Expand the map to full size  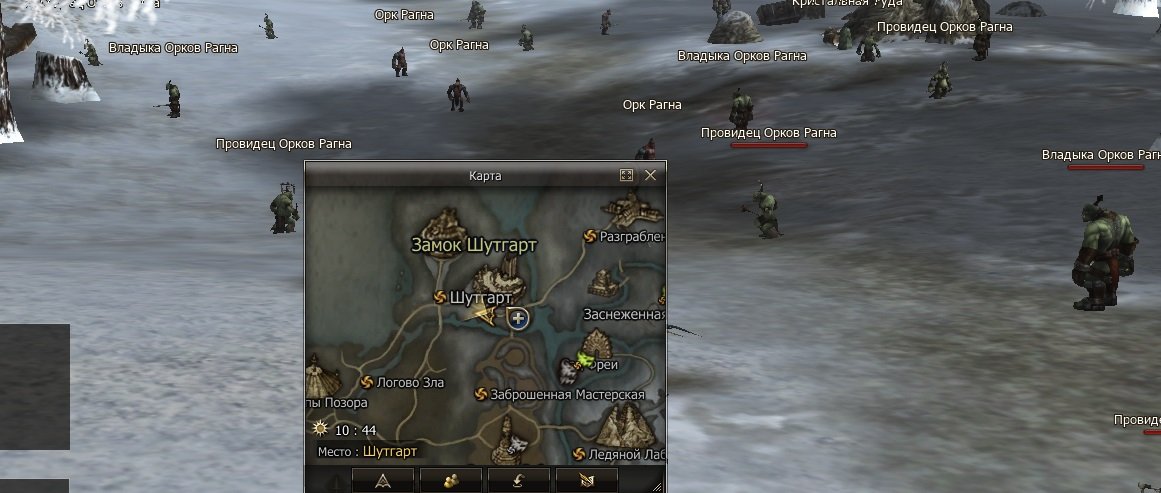point(627,175)
